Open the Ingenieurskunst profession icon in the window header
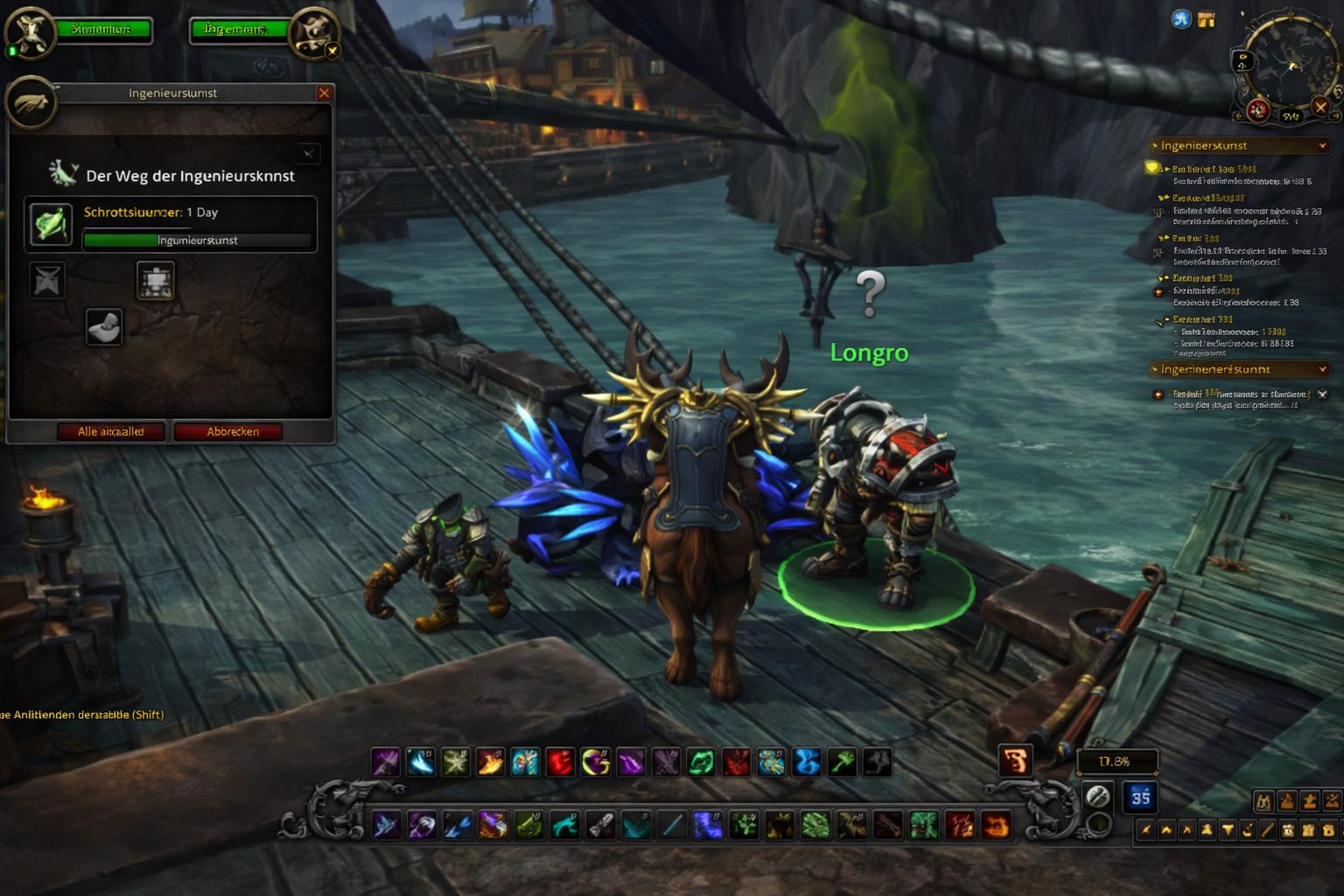The height and width of the screenshot is (896, 1344). 31,102
